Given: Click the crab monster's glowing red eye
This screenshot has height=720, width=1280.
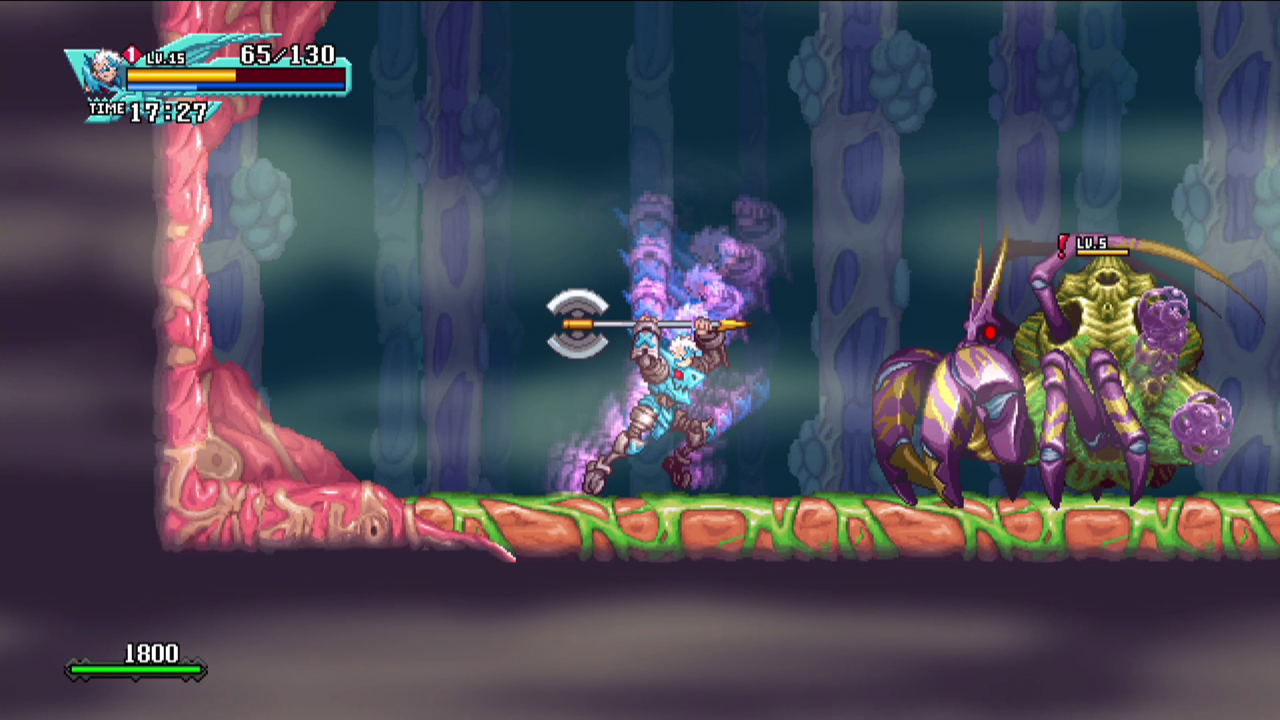Looking at the screenshot, I should pyautogui.click(x=990, y=333).
